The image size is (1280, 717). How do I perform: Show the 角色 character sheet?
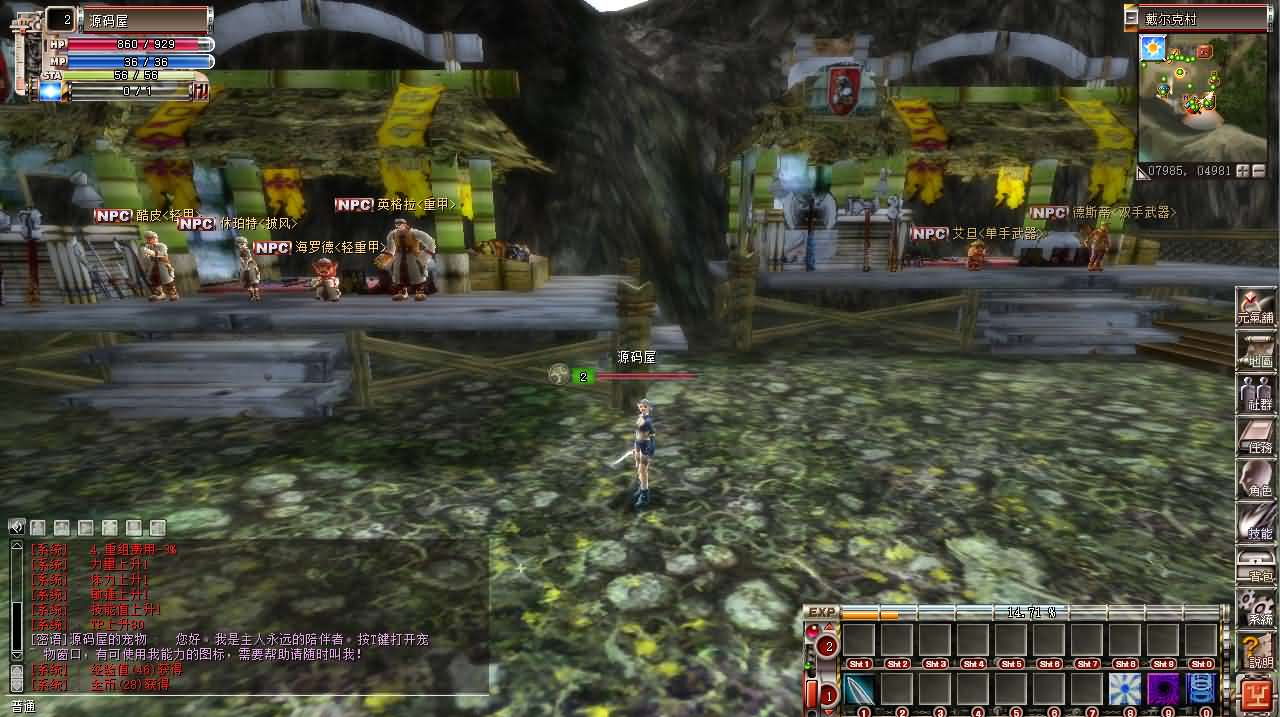click(1256, 479)
